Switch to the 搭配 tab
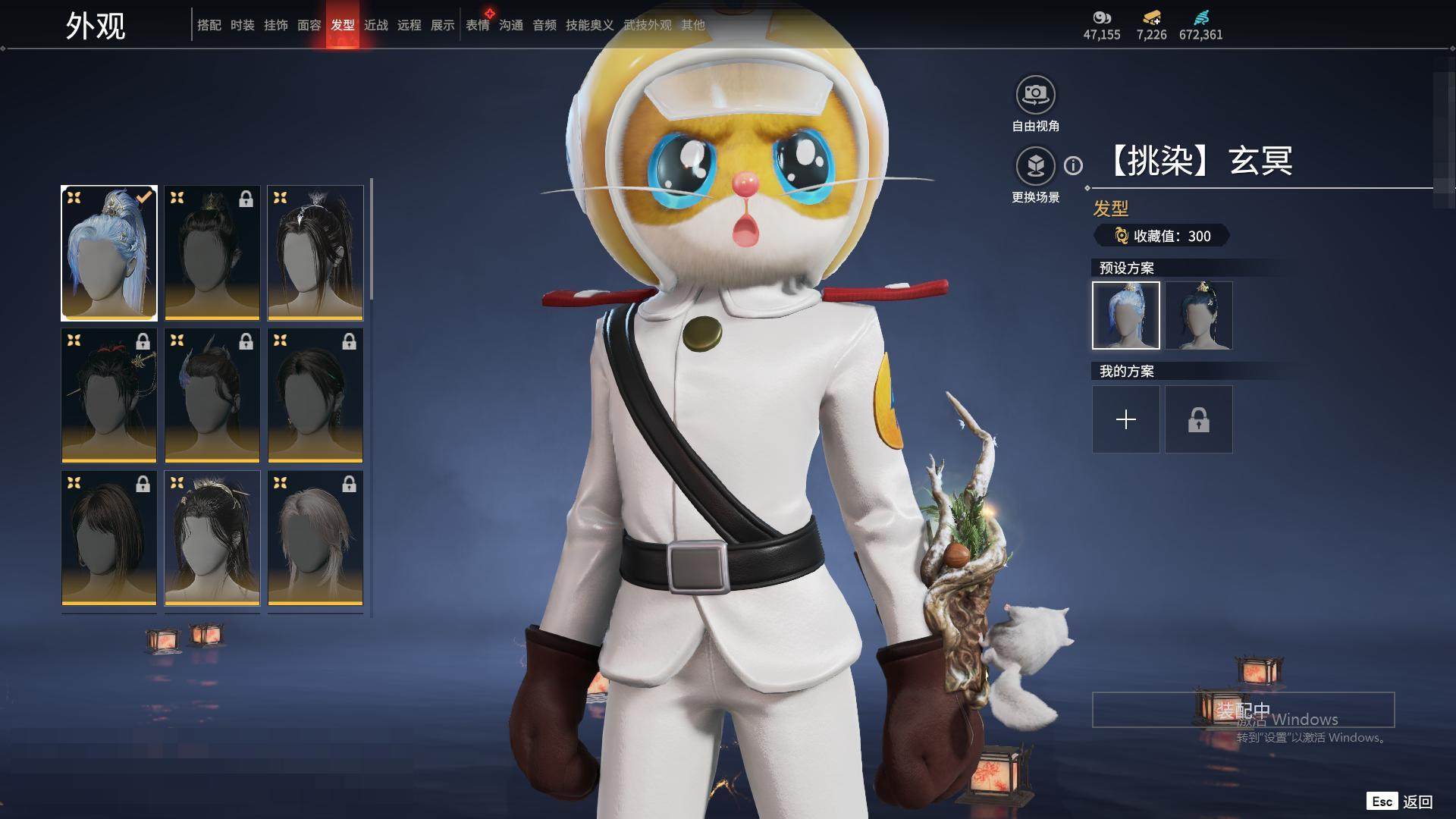1456x819 pixels. [x=209, y=25]
